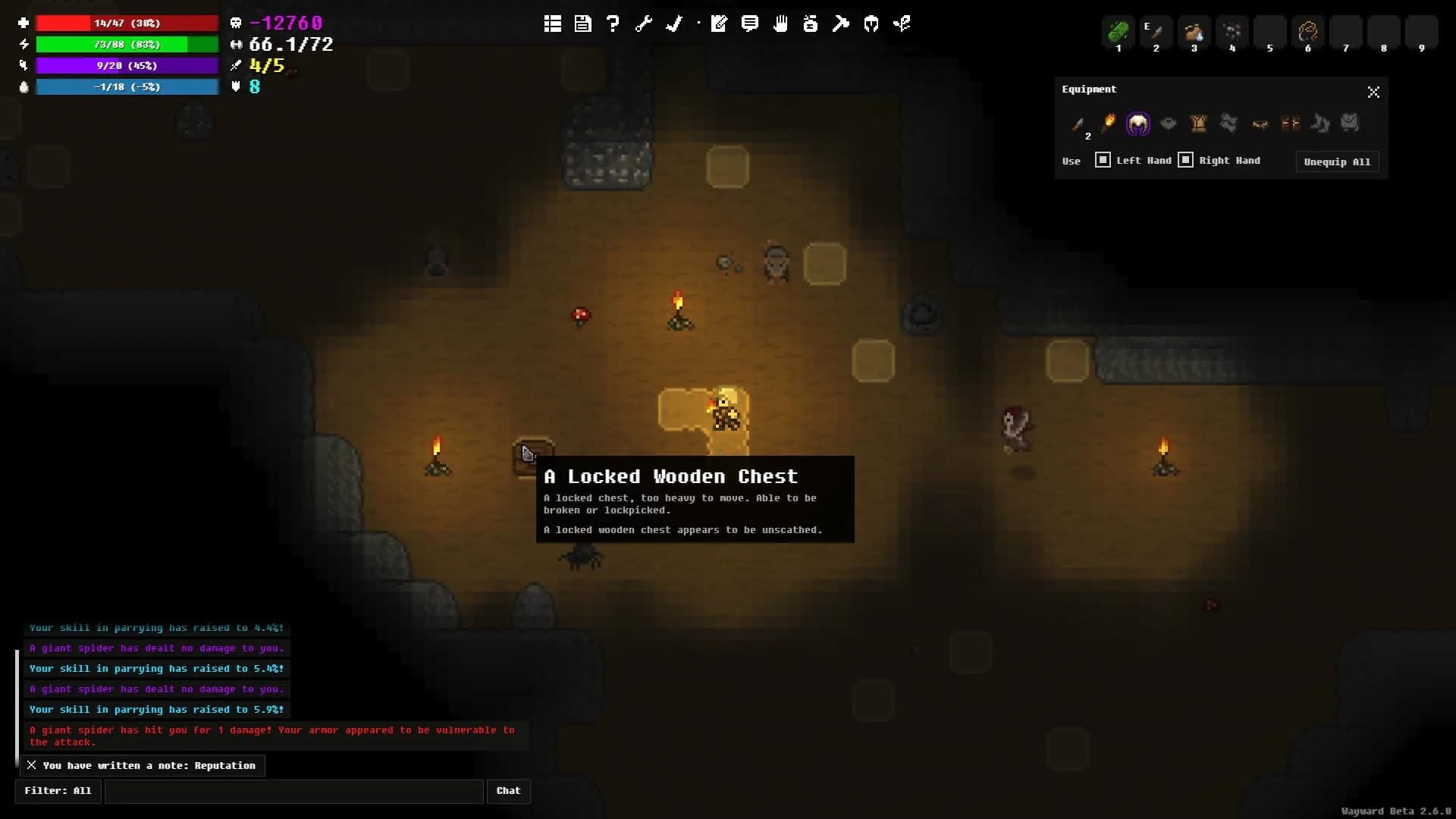
Task: Save the game using the save icon
Action: point(582,24)
